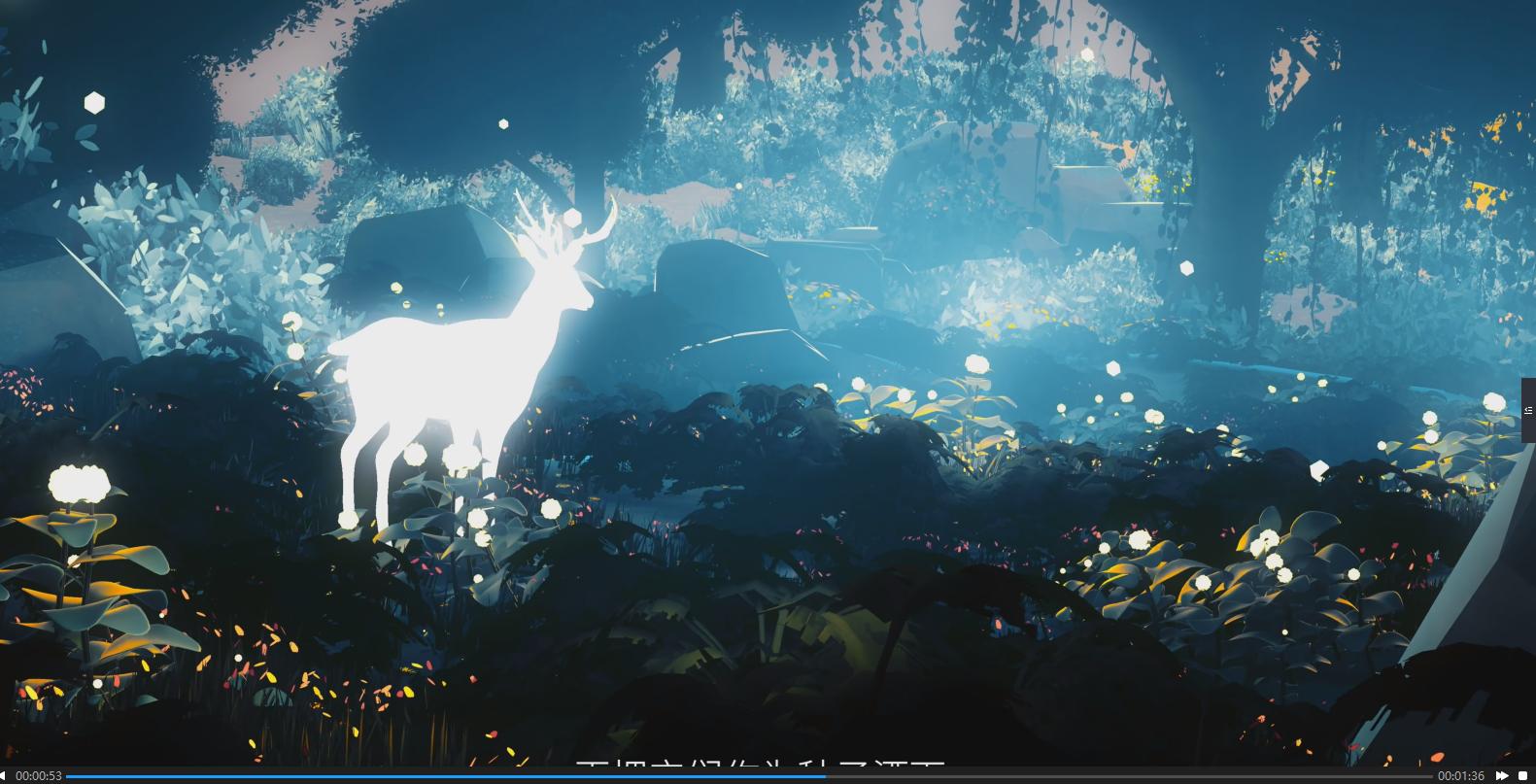The width and height of the screenshot is (1536, 784).
Task: Expand the collapsed side panel tab
Action: pyautogui.click(x=1528, y=410)
